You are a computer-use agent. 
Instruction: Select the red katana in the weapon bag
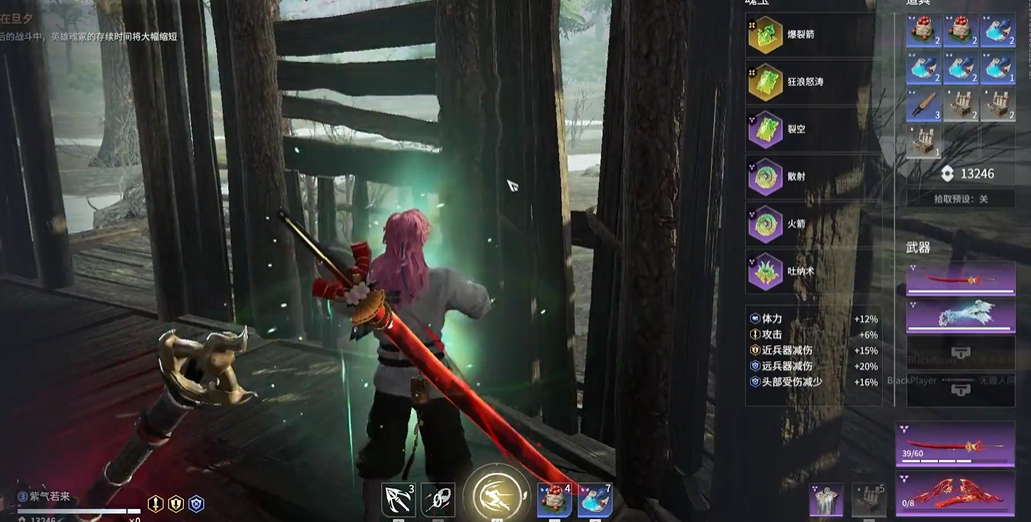(959, 279)
